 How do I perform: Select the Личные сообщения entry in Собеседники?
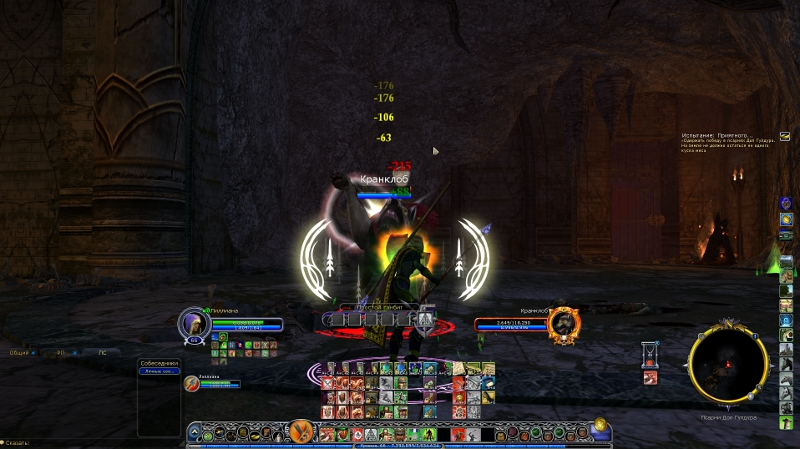[159, 372]
